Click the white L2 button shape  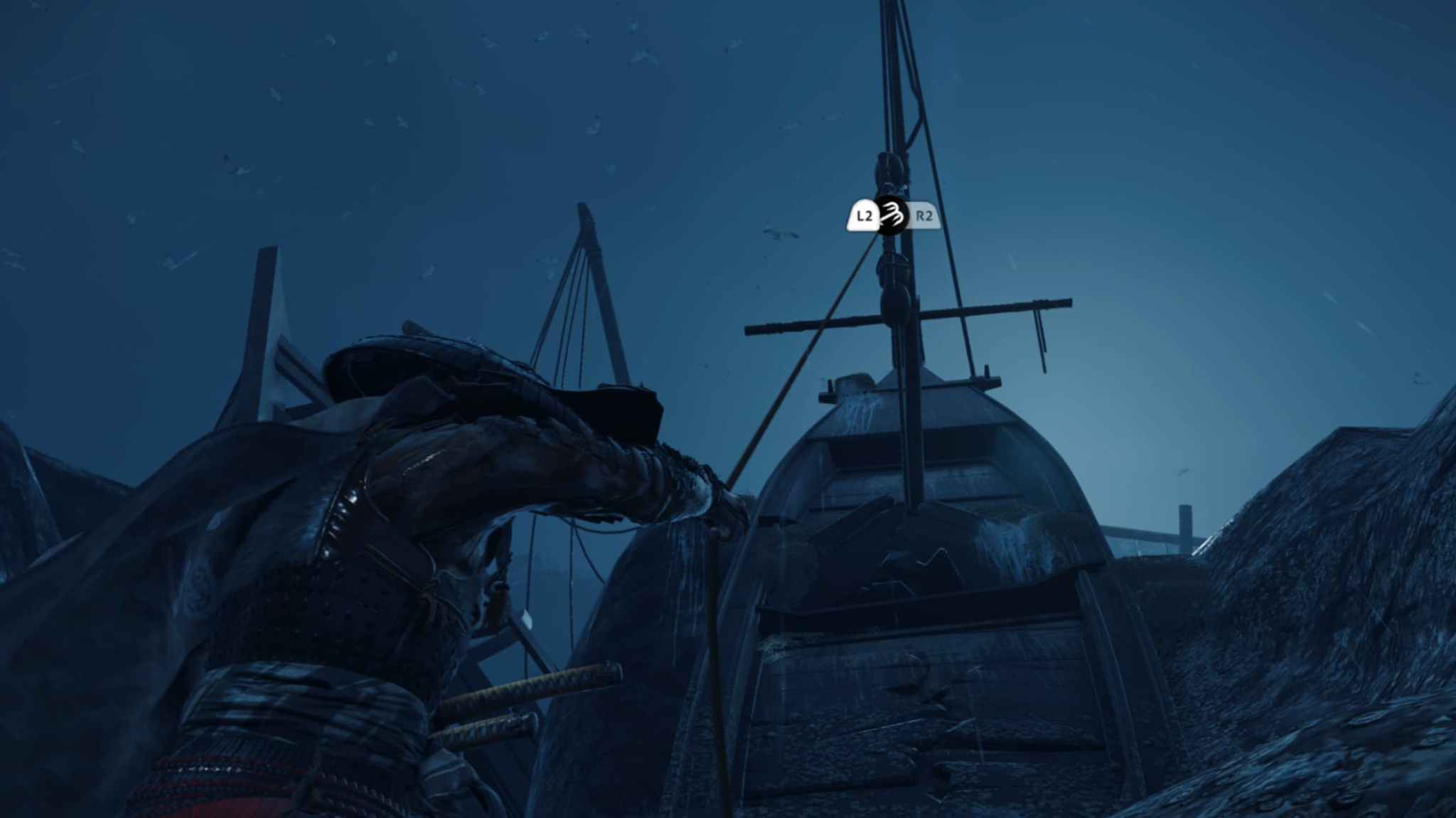(863, 216)
